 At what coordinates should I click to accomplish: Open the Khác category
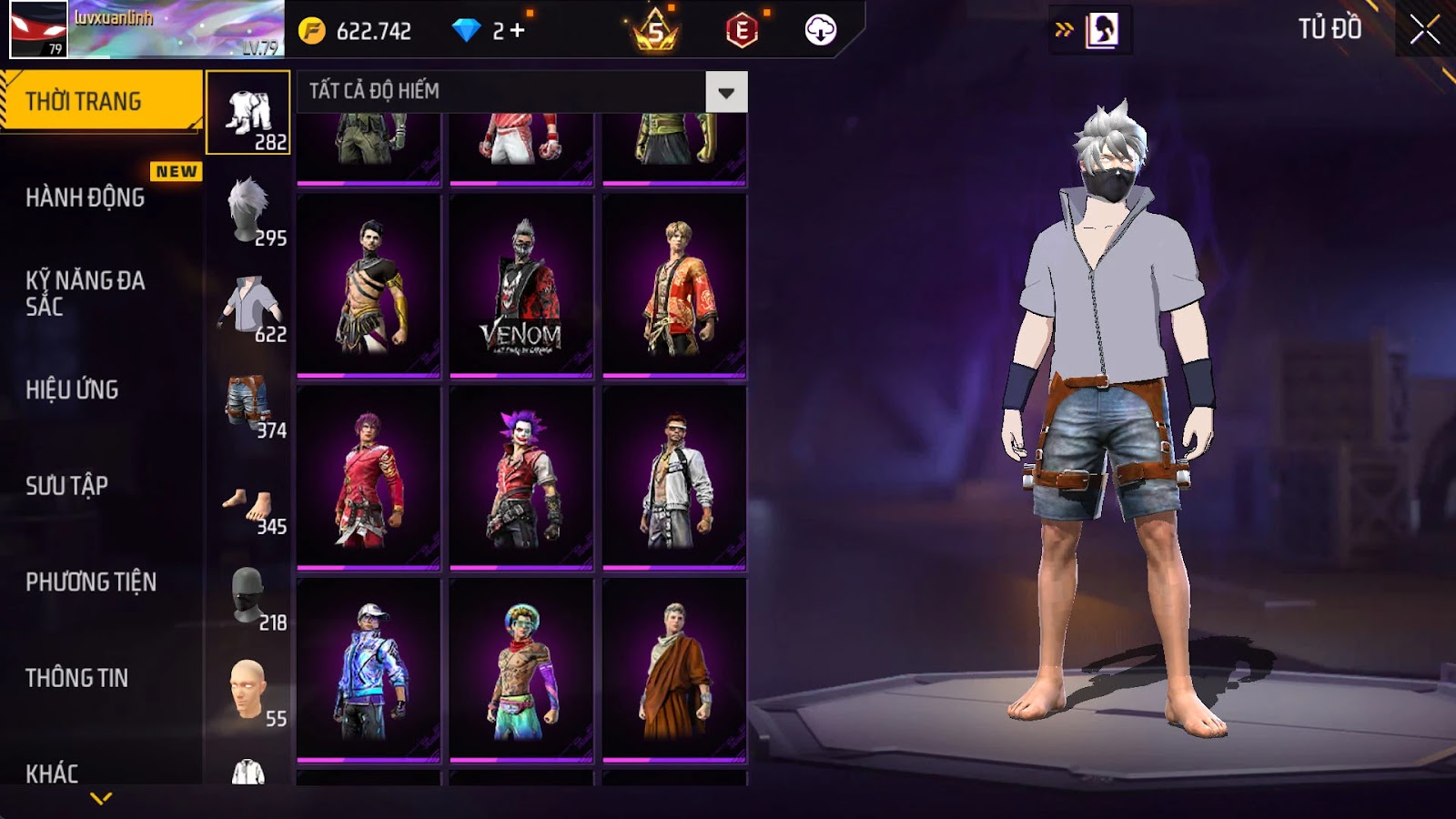[x=52, y=773]
